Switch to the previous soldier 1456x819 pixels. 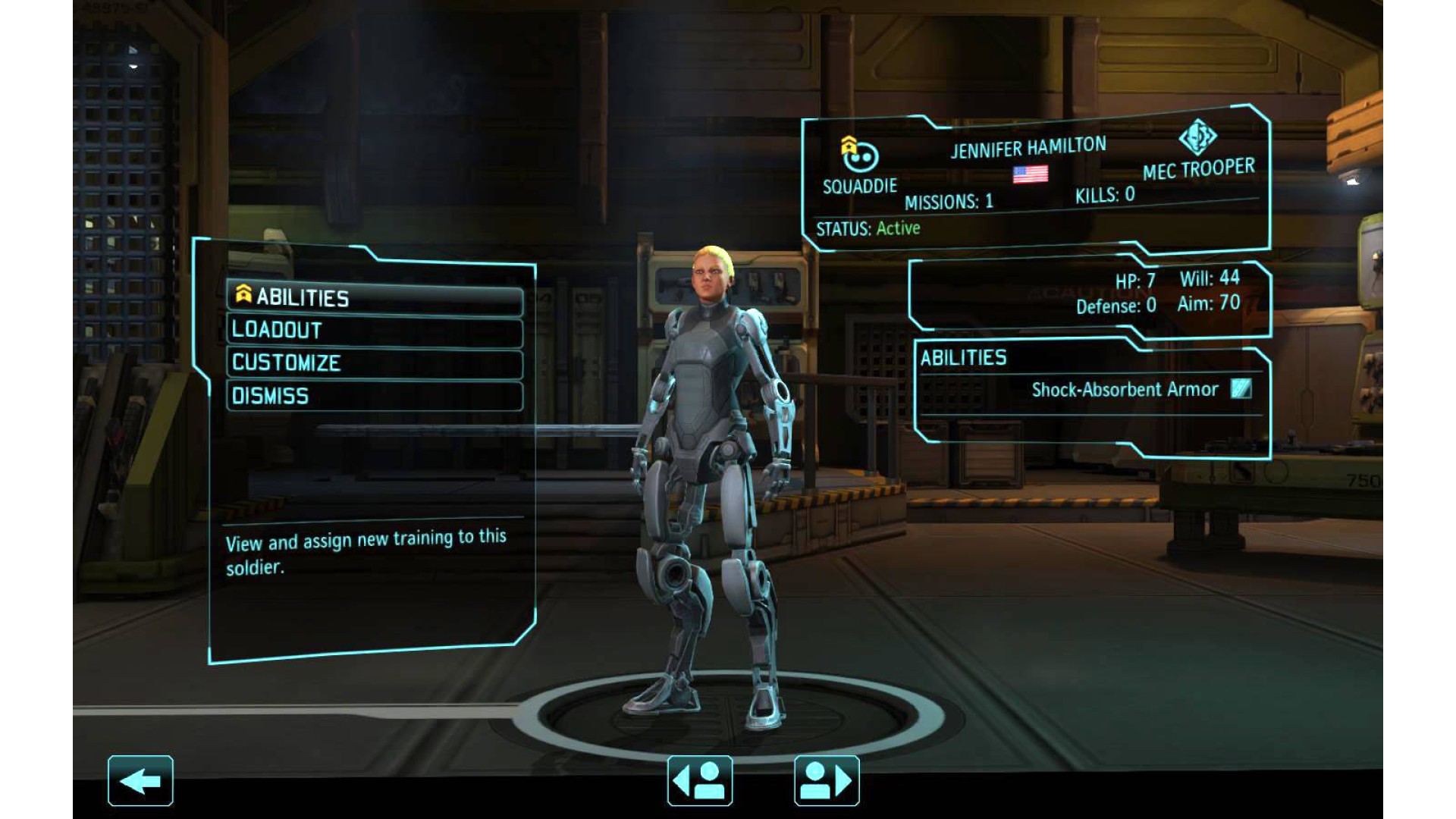click(x=699, y=780)
